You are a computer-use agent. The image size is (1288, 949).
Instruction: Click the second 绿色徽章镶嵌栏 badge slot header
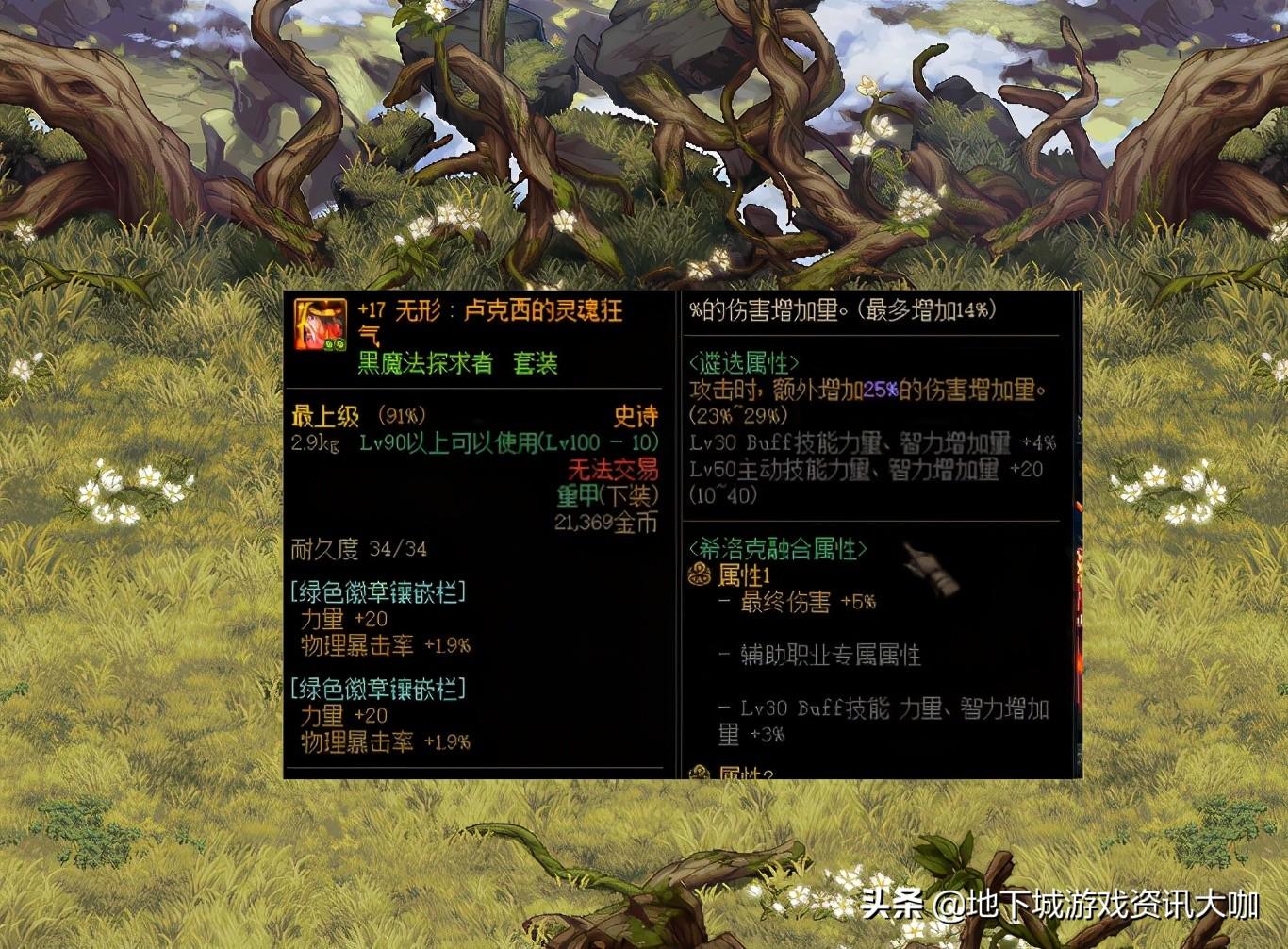tap(380, 689)
